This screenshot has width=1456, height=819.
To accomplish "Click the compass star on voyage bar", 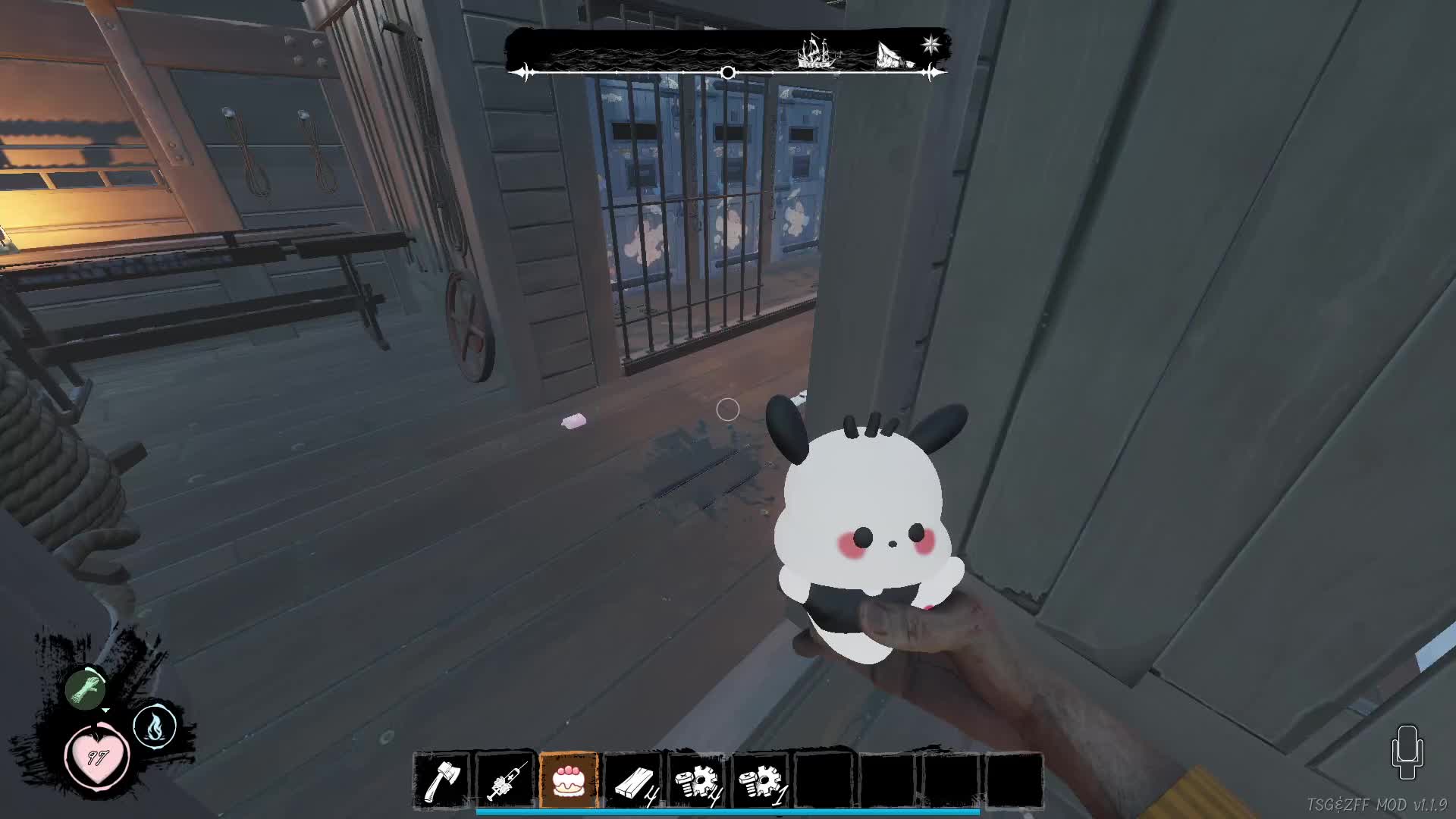I will (931, 44).
